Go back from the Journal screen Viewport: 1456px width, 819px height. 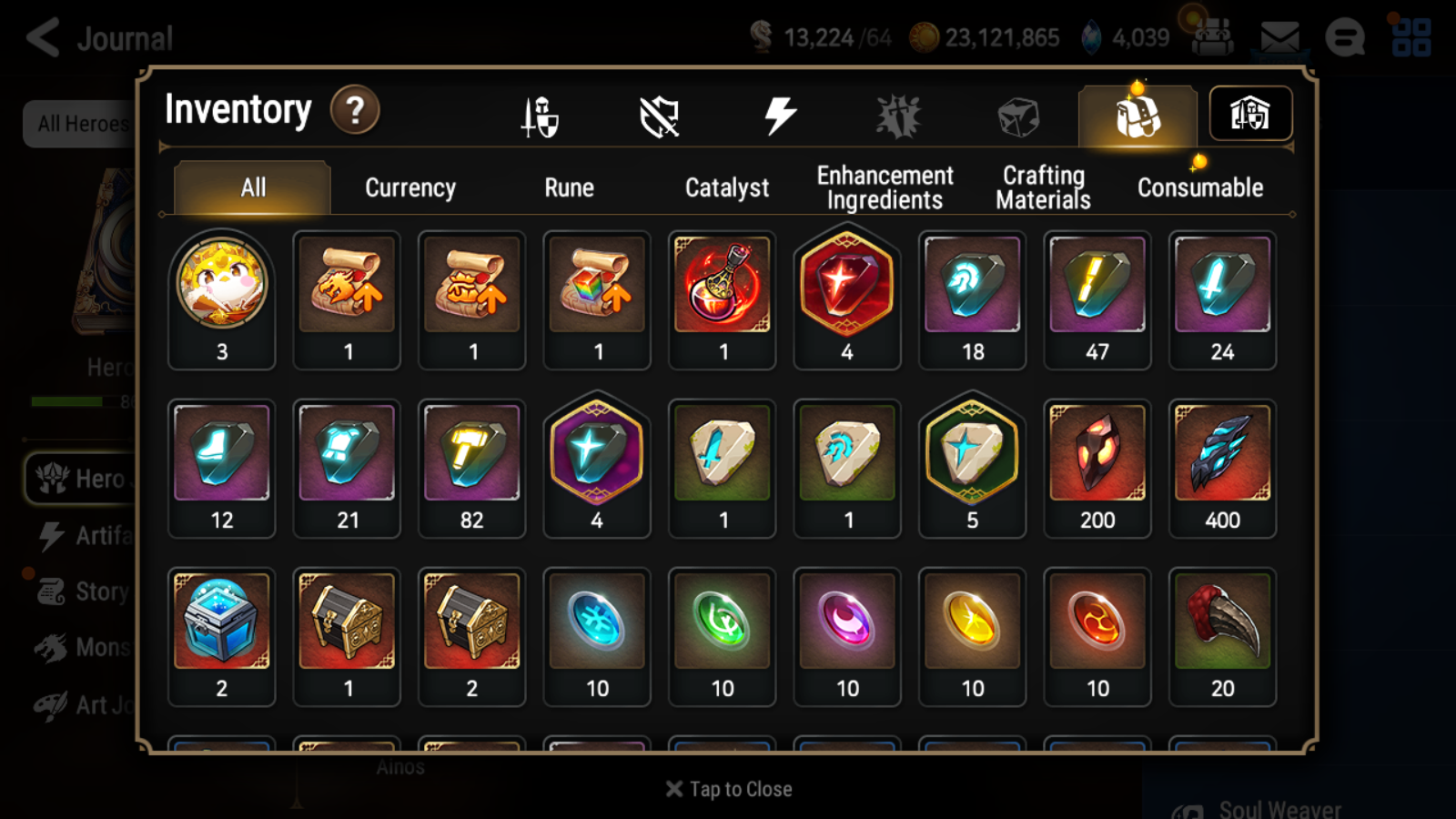coord(43,38)
